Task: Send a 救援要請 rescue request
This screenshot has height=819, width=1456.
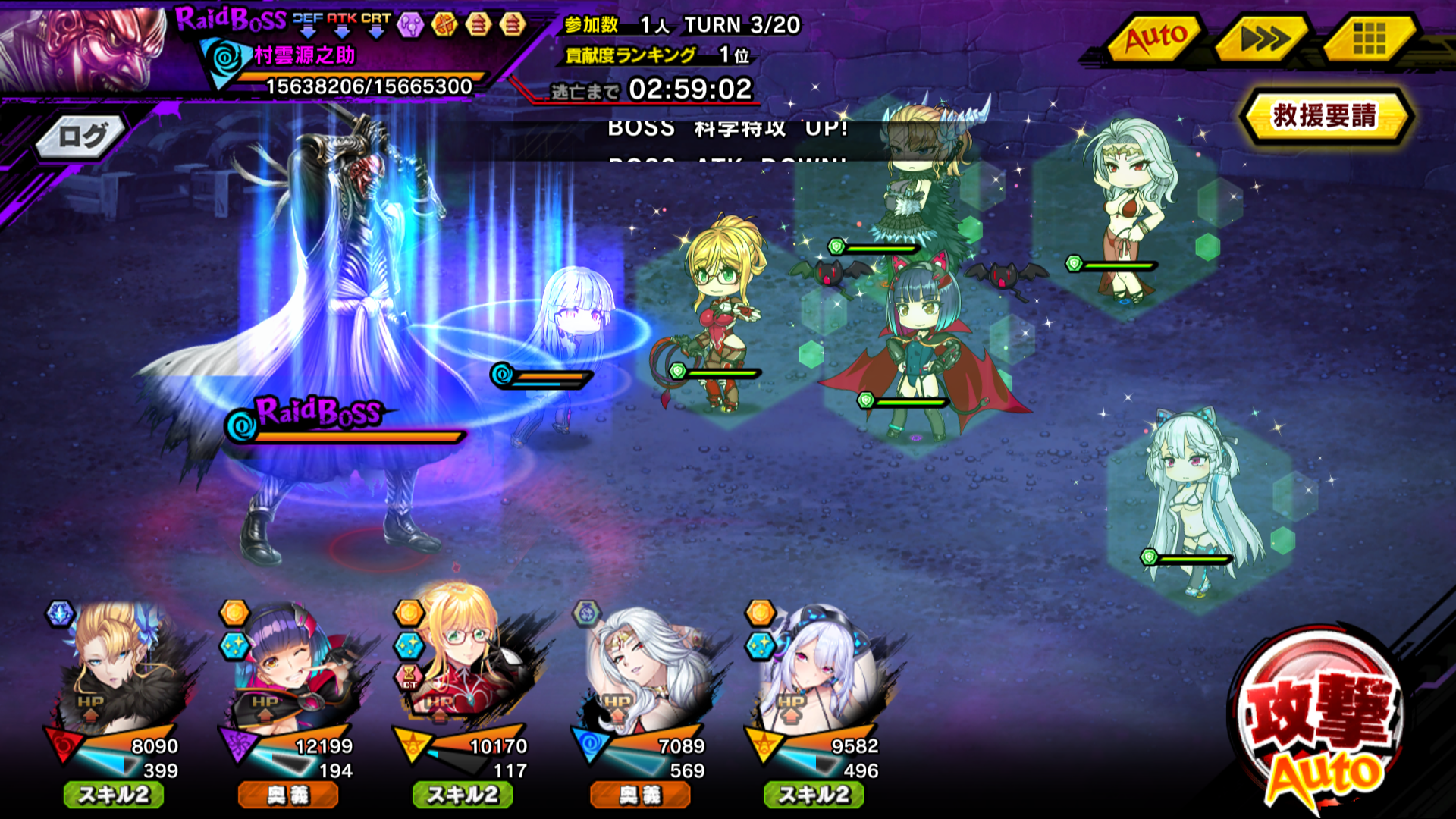Action: [1324, 116]
